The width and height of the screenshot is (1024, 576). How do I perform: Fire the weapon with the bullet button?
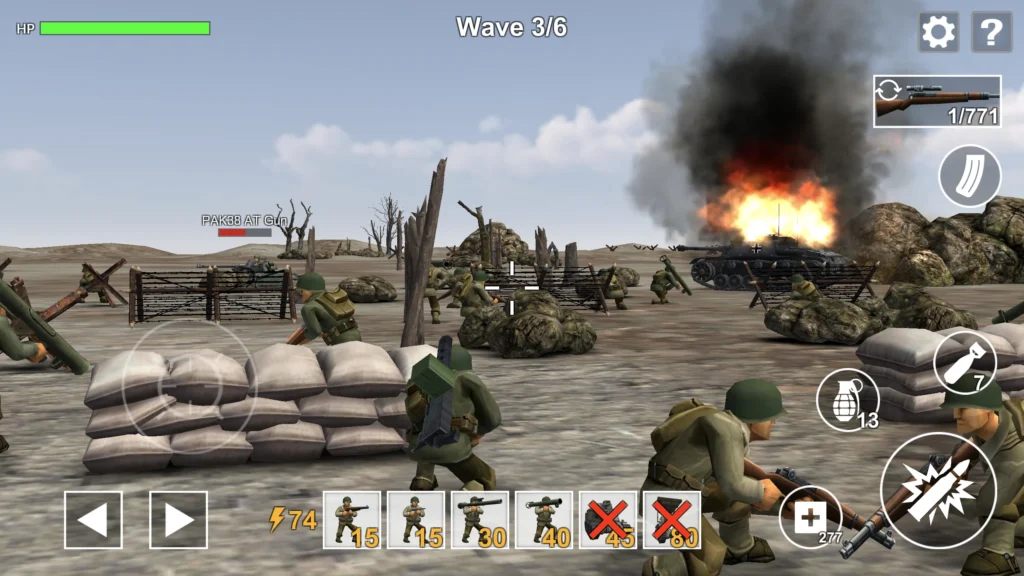(937, 490)
